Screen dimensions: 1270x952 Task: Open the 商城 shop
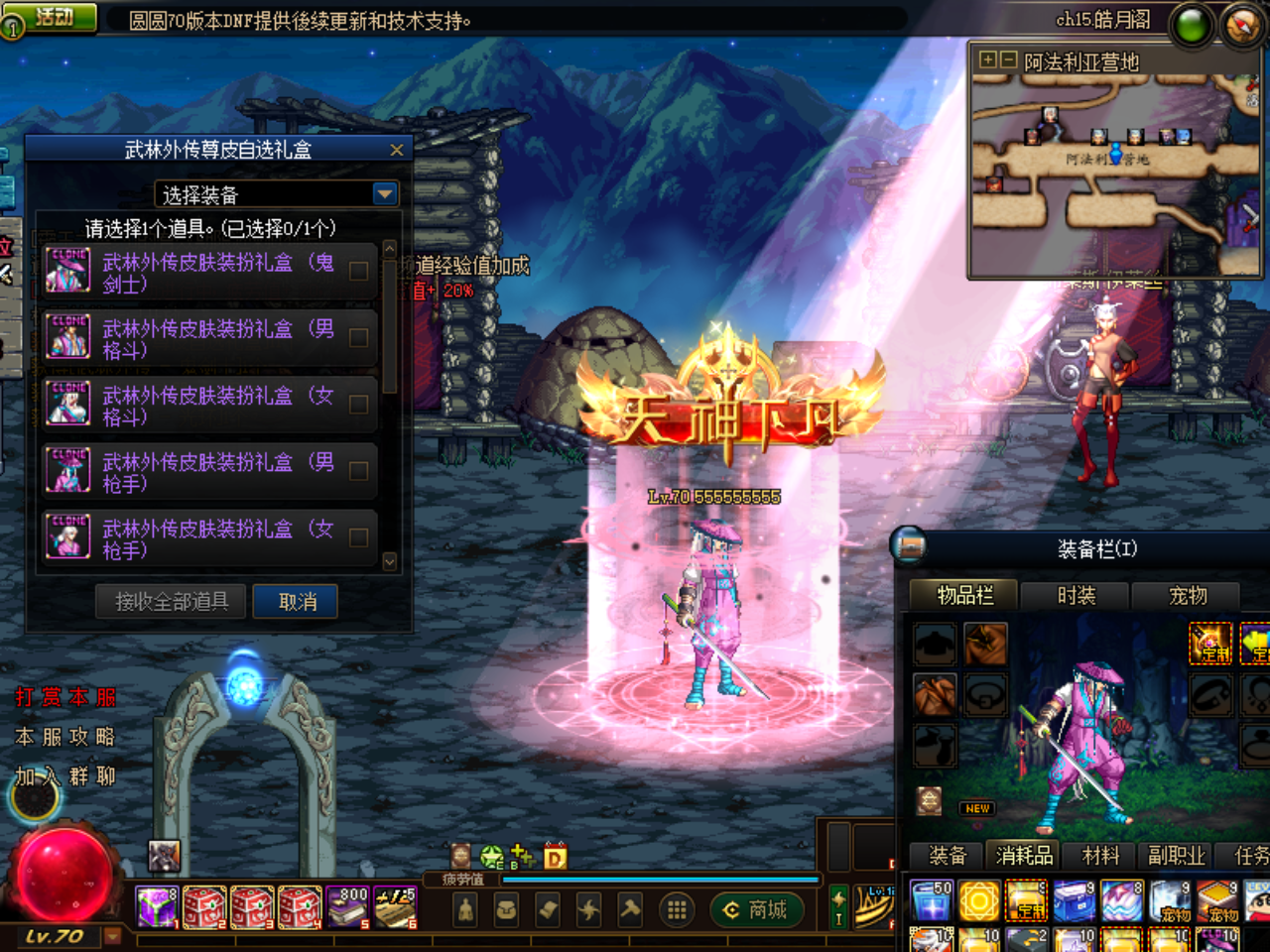[757, 909]
